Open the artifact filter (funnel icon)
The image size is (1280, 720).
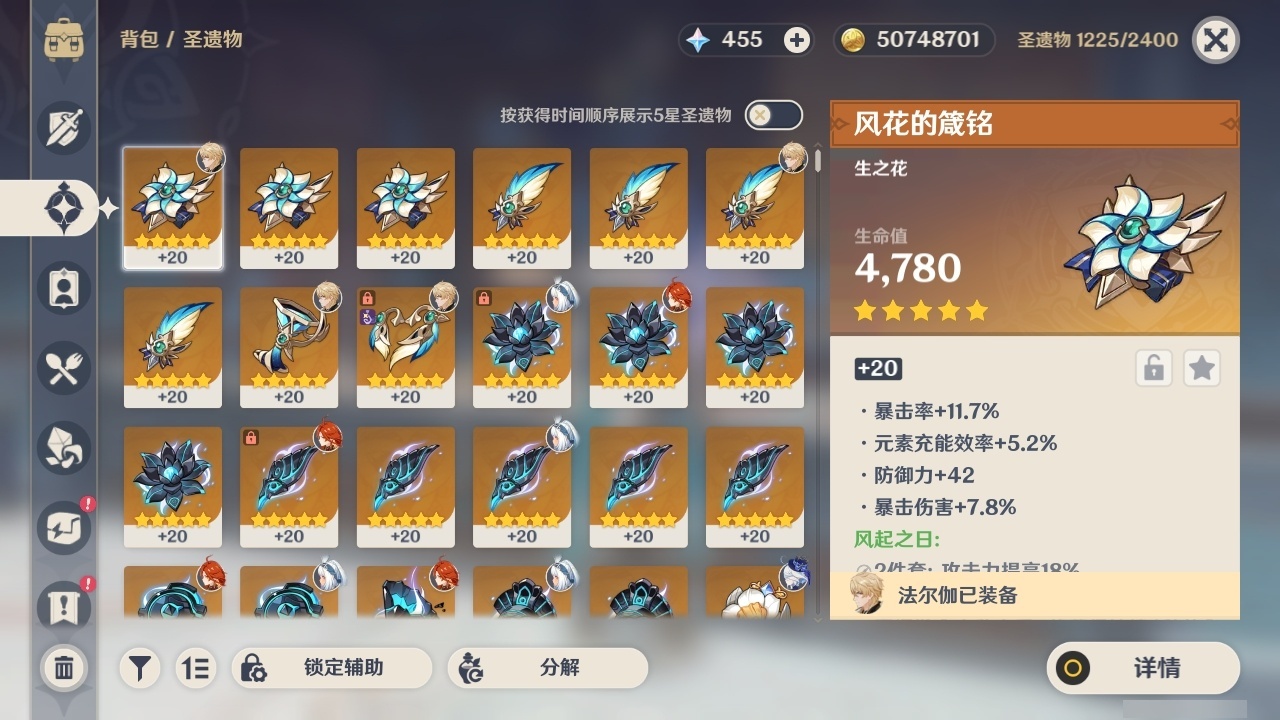click(139, 668)
